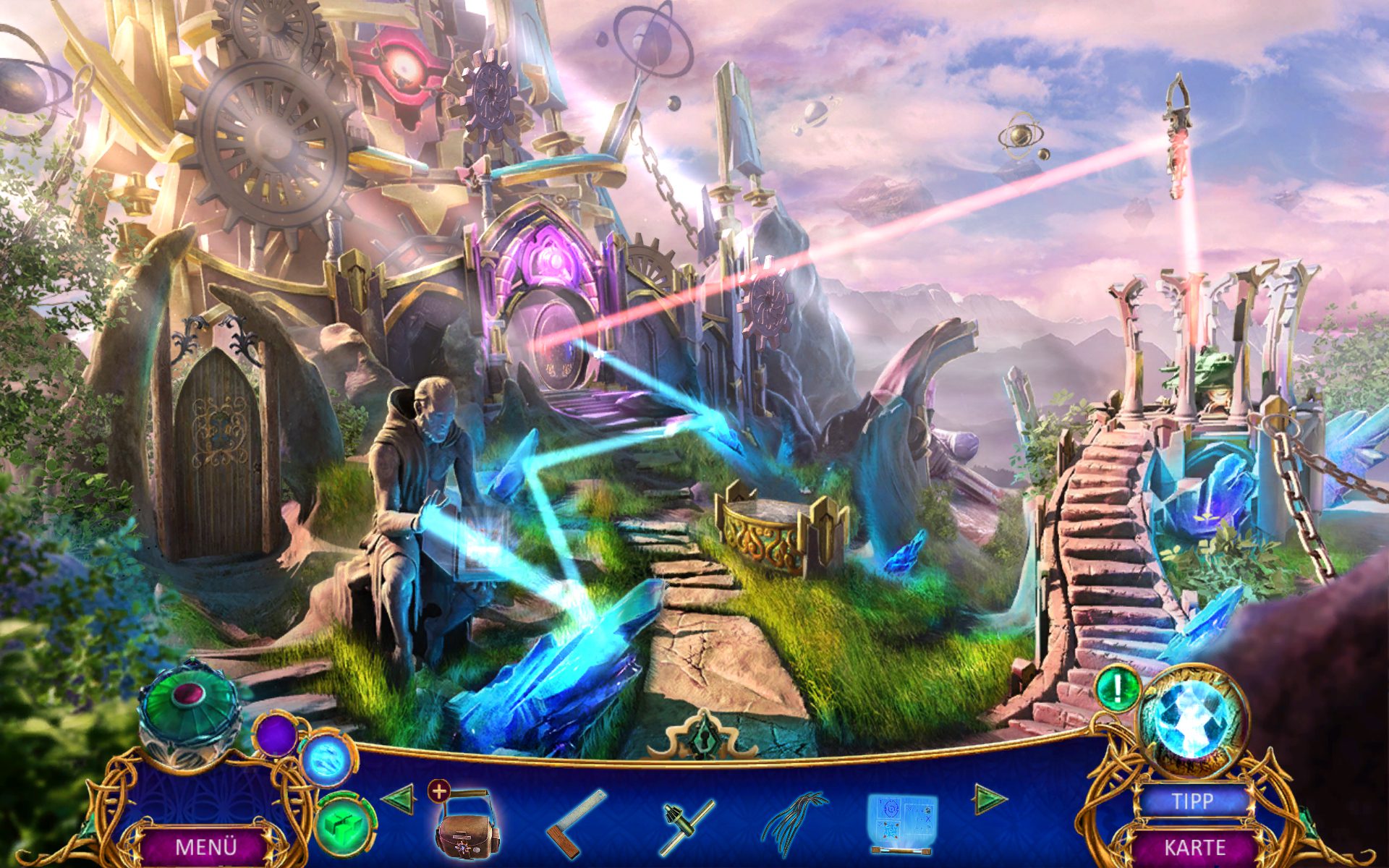Choose the glowing blue hologram schematic item

point(901,823)
